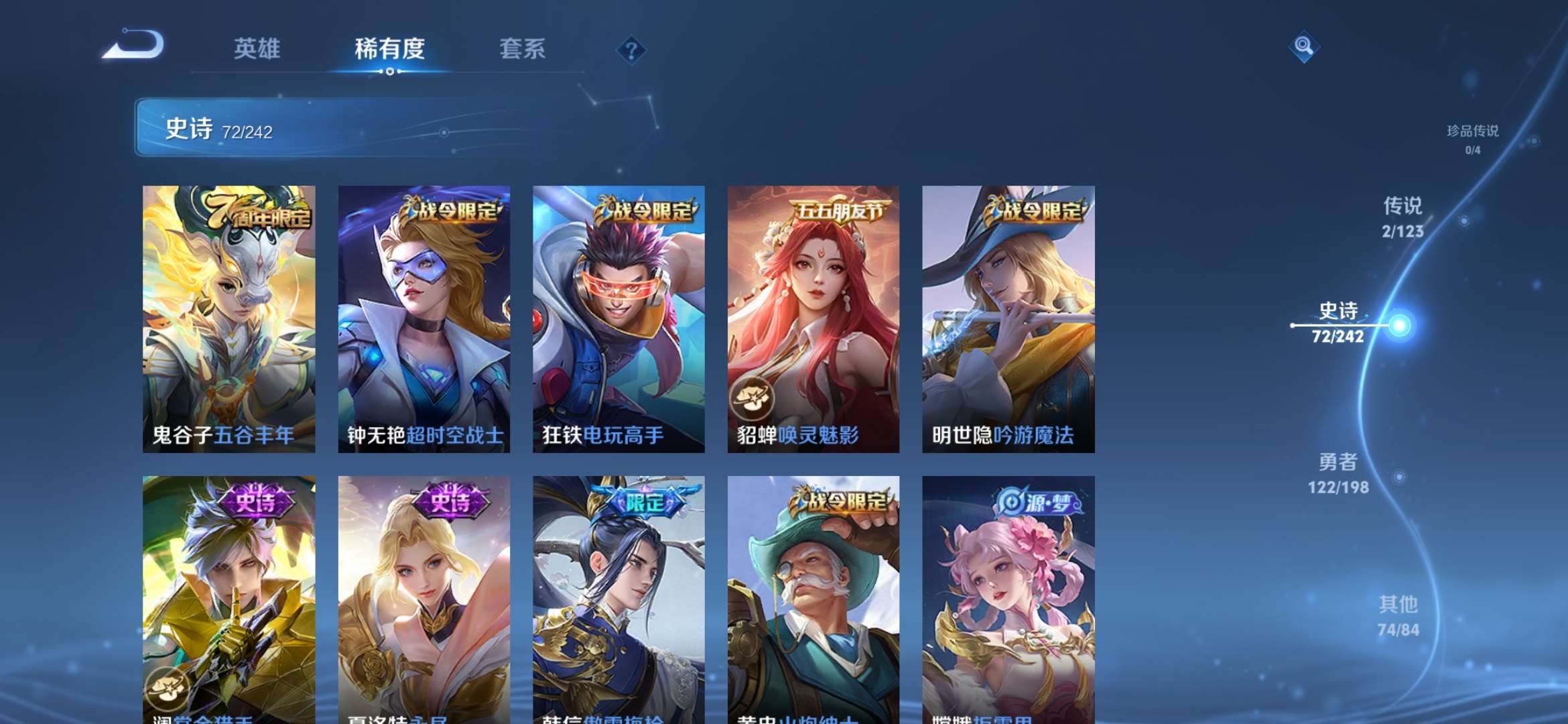Viewport: 1568px width, 724px height.
Task: Switch to the 套系 tab
Action: point(521,48)
